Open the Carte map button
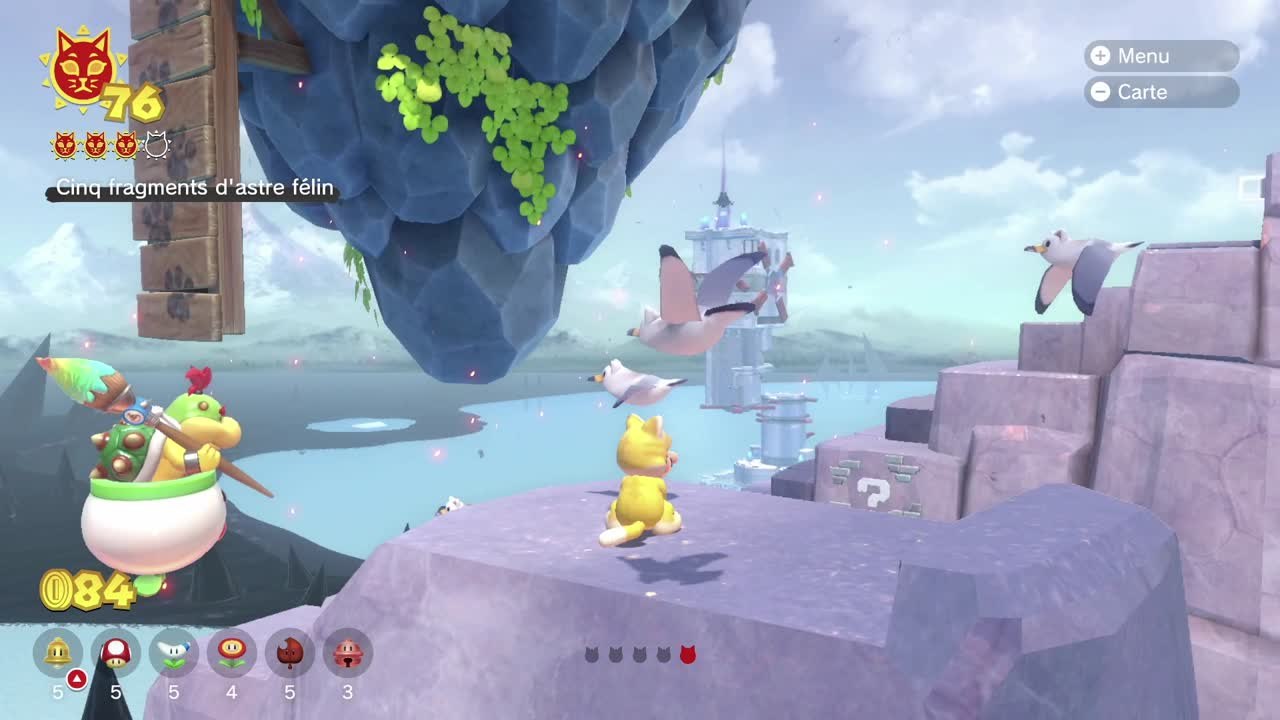Image resolution: width=1280 pixels, height=720 pixels. coord(1160,92)
